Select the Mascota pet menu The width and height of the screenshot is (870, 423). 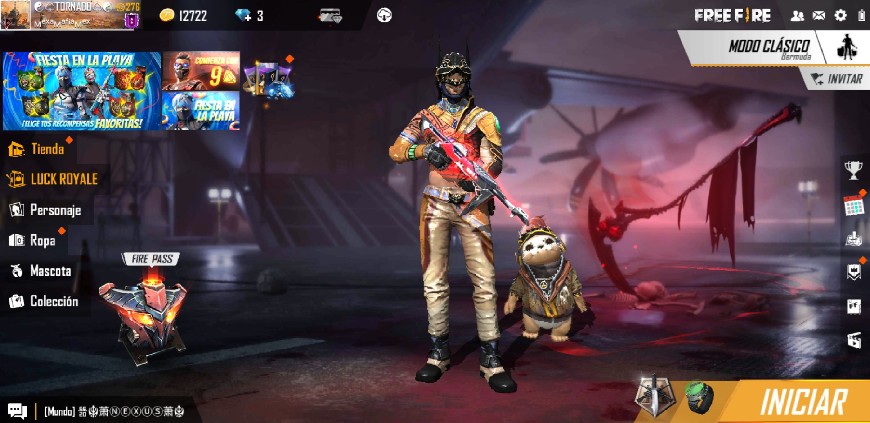tap(49, 271)
